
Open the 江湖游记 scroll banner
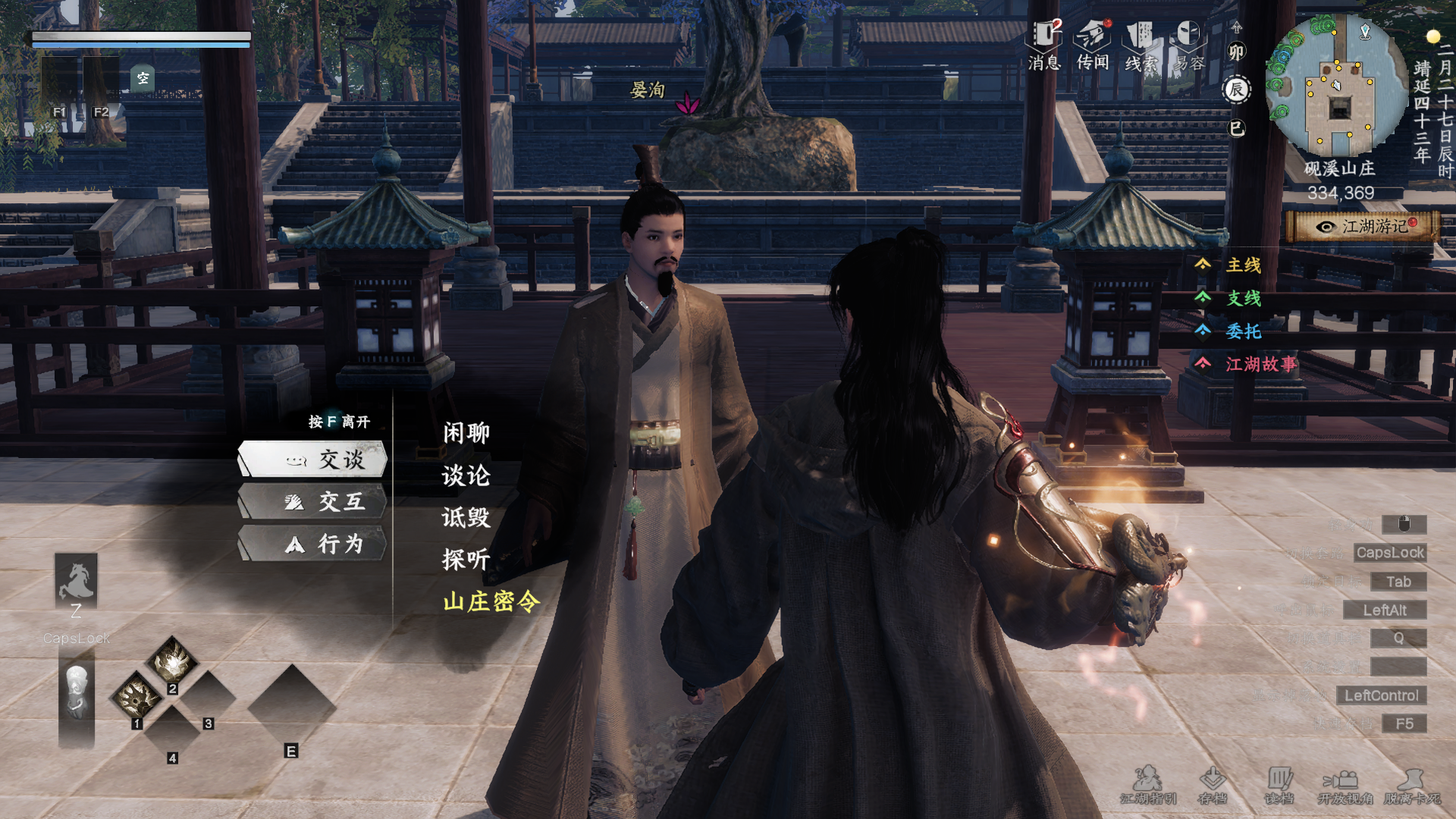1363,226
